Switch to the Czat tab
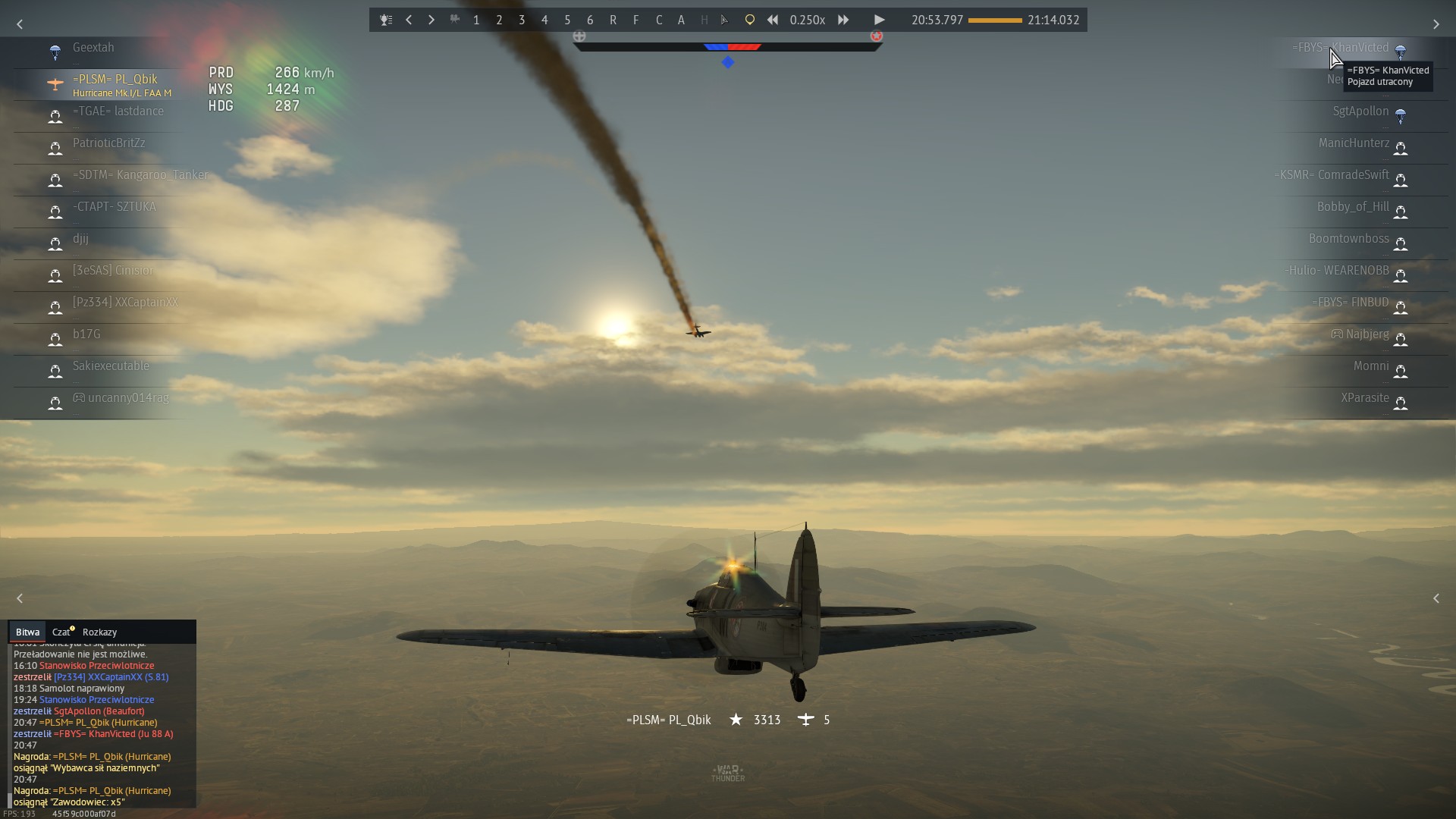This screenshot has width=1456, height=819. 62,632
